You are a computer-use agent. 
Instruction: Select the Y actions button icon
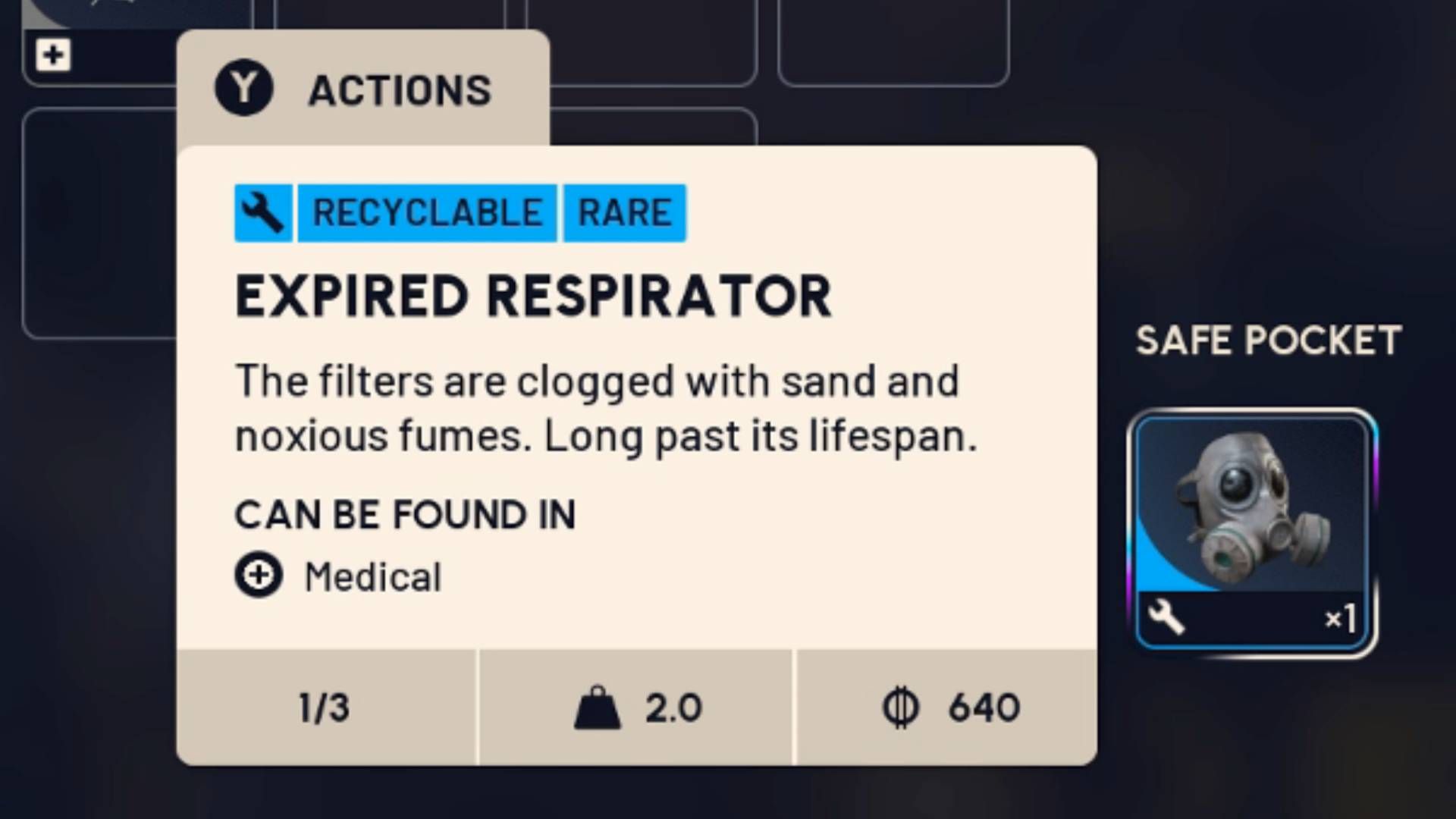[244, 89]
